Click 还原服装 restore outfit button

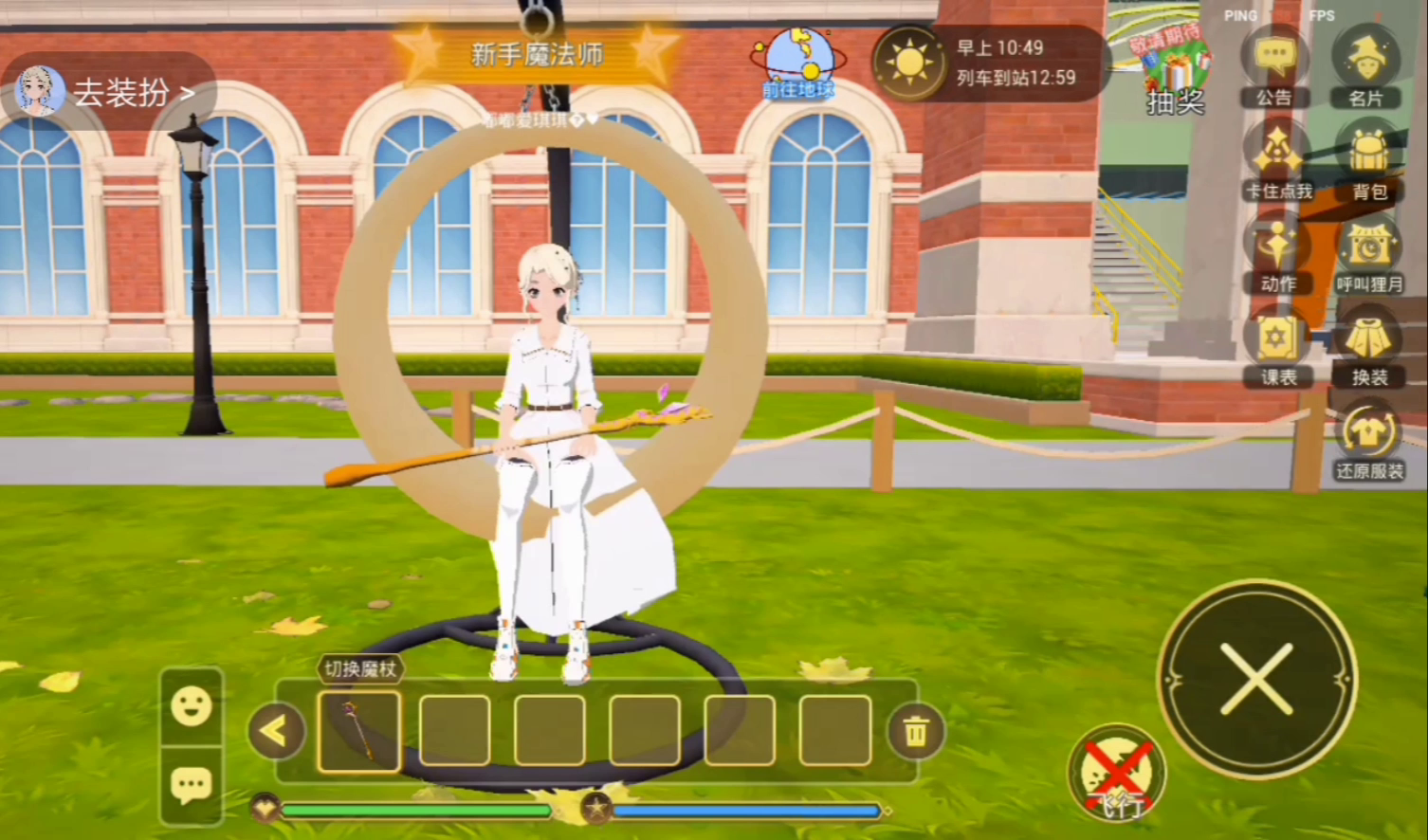(1368, 437)
